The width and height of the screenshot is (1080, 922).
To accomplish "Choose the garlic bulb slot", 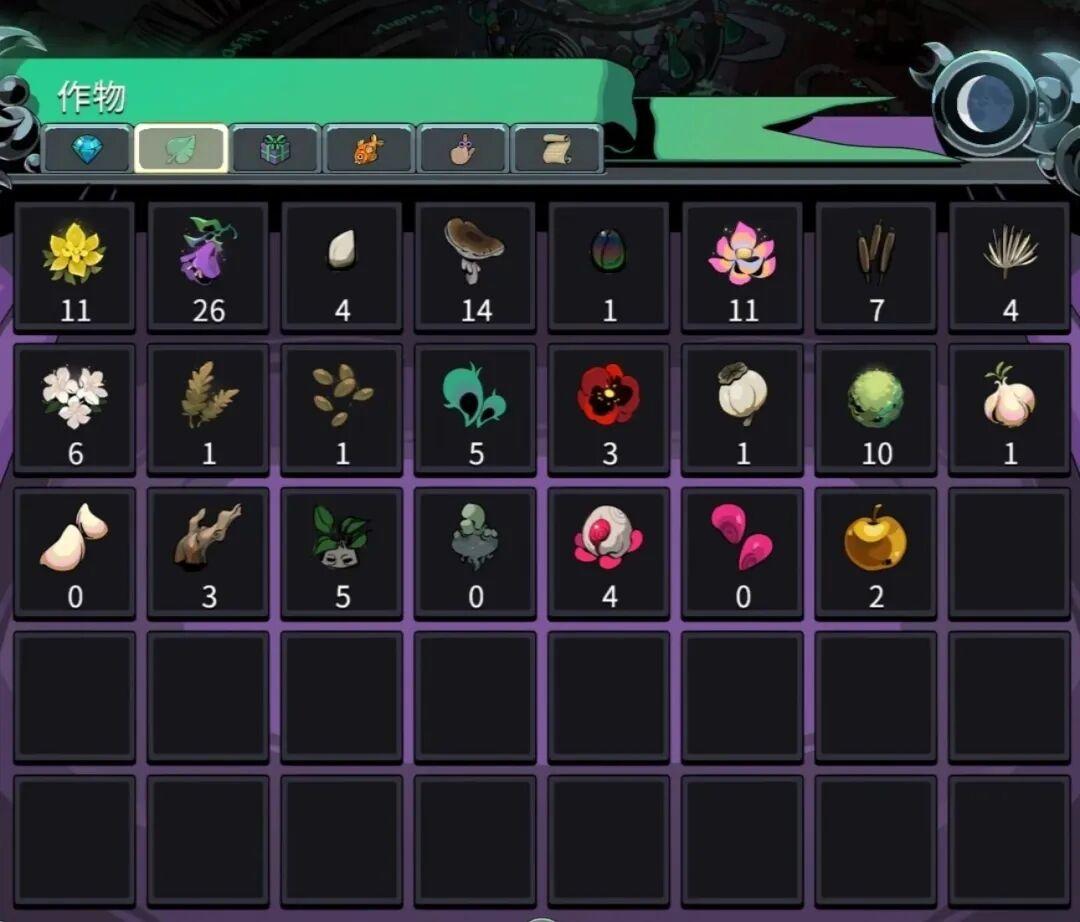I will click(1010, 410).
